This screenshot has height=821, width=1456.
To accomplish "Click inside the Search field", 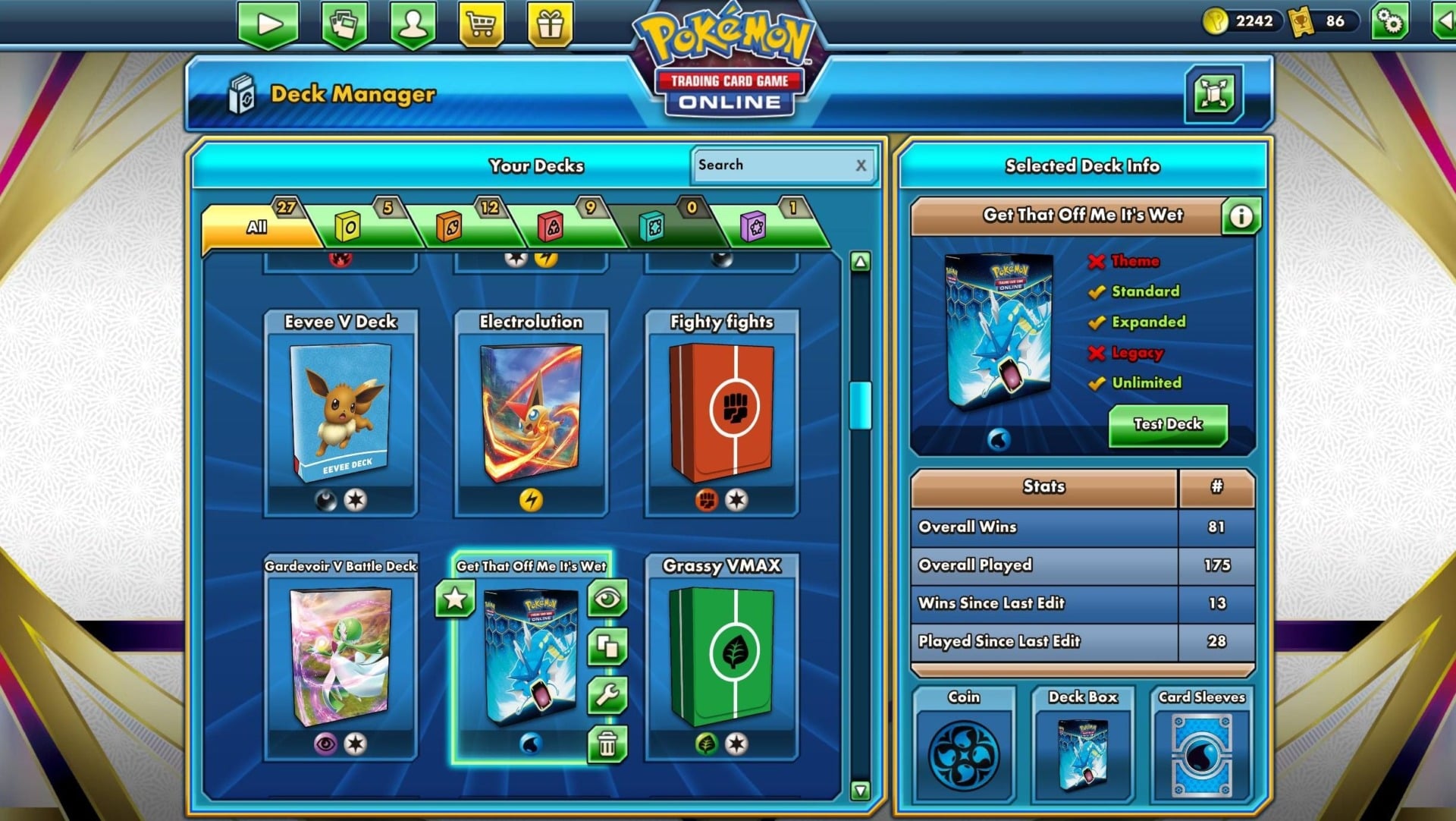I will click(x=773, y=165).
